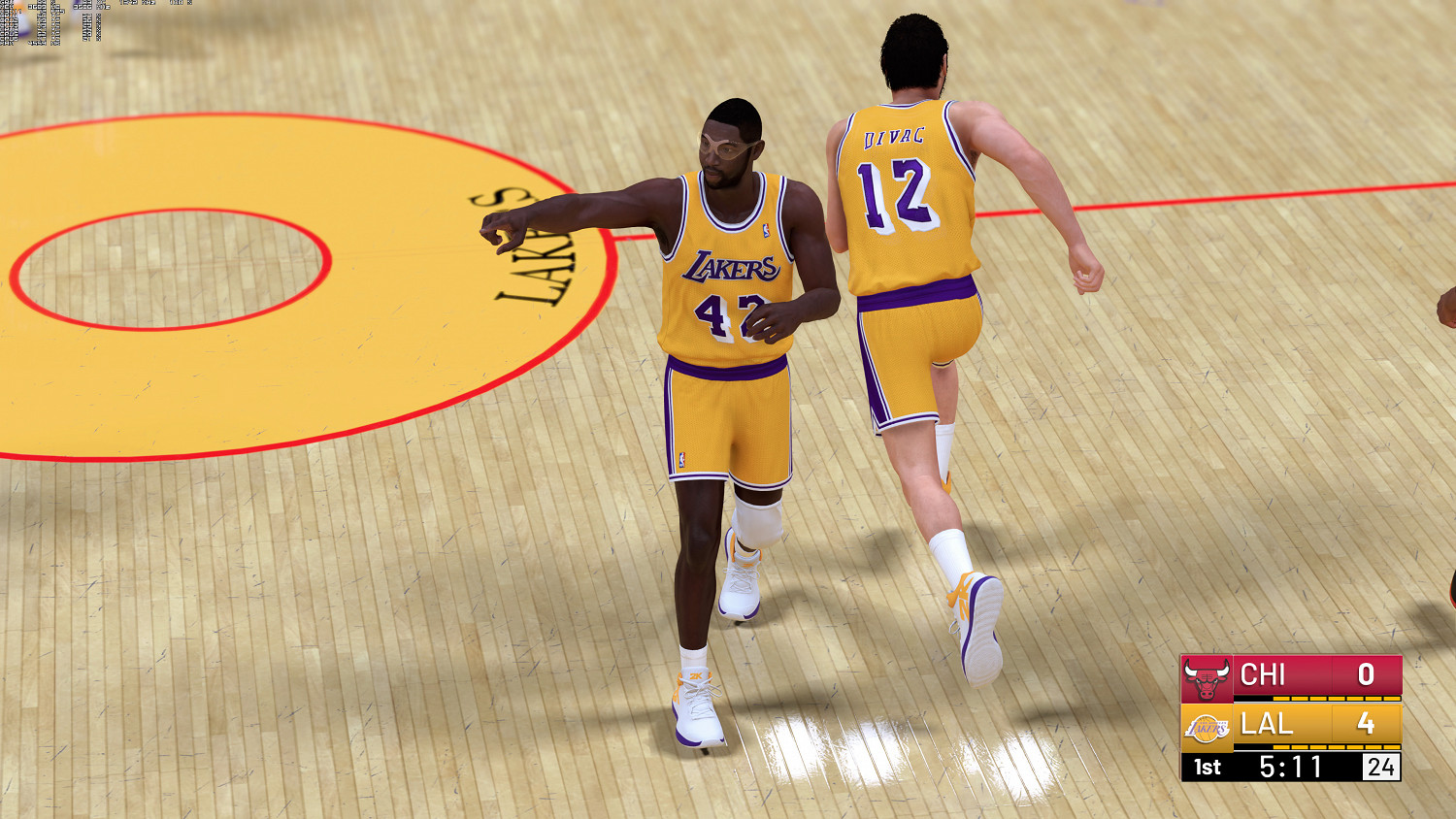Click the Chicago Bulls logo on the scoreboard
The image size is (1456, 819).
(1206, 677)
